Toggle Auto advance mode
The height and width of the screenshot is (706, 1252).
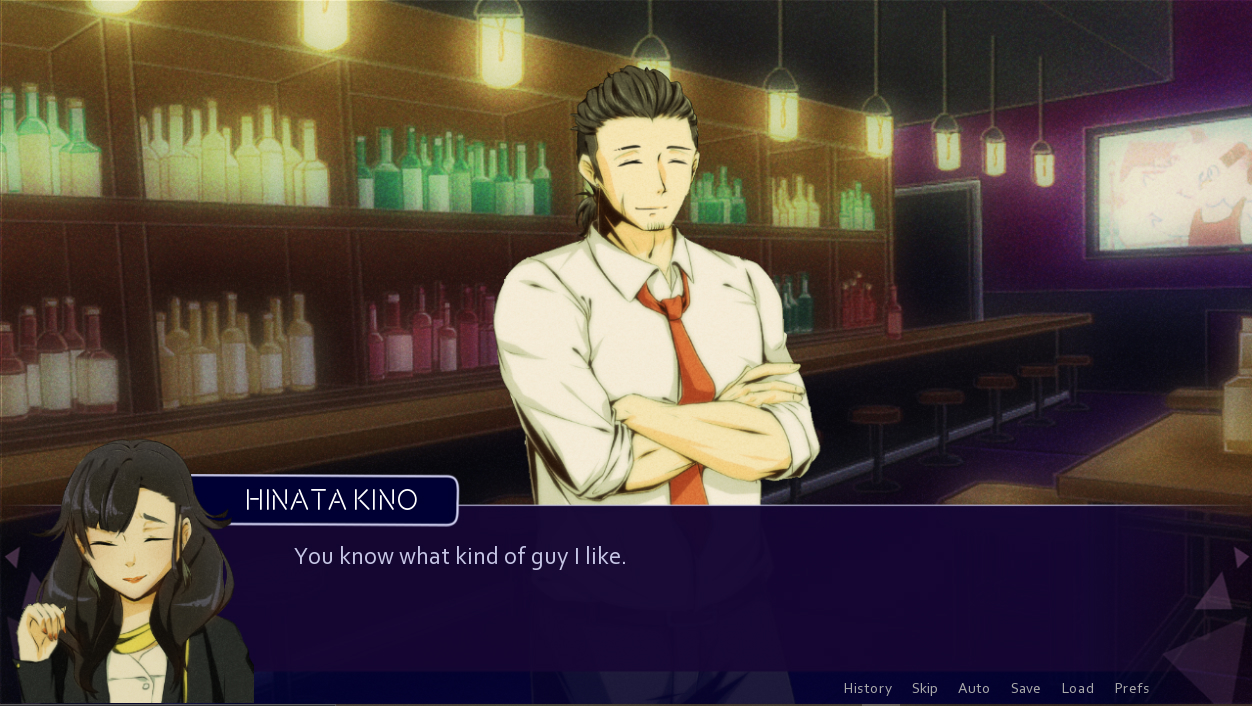973,688
